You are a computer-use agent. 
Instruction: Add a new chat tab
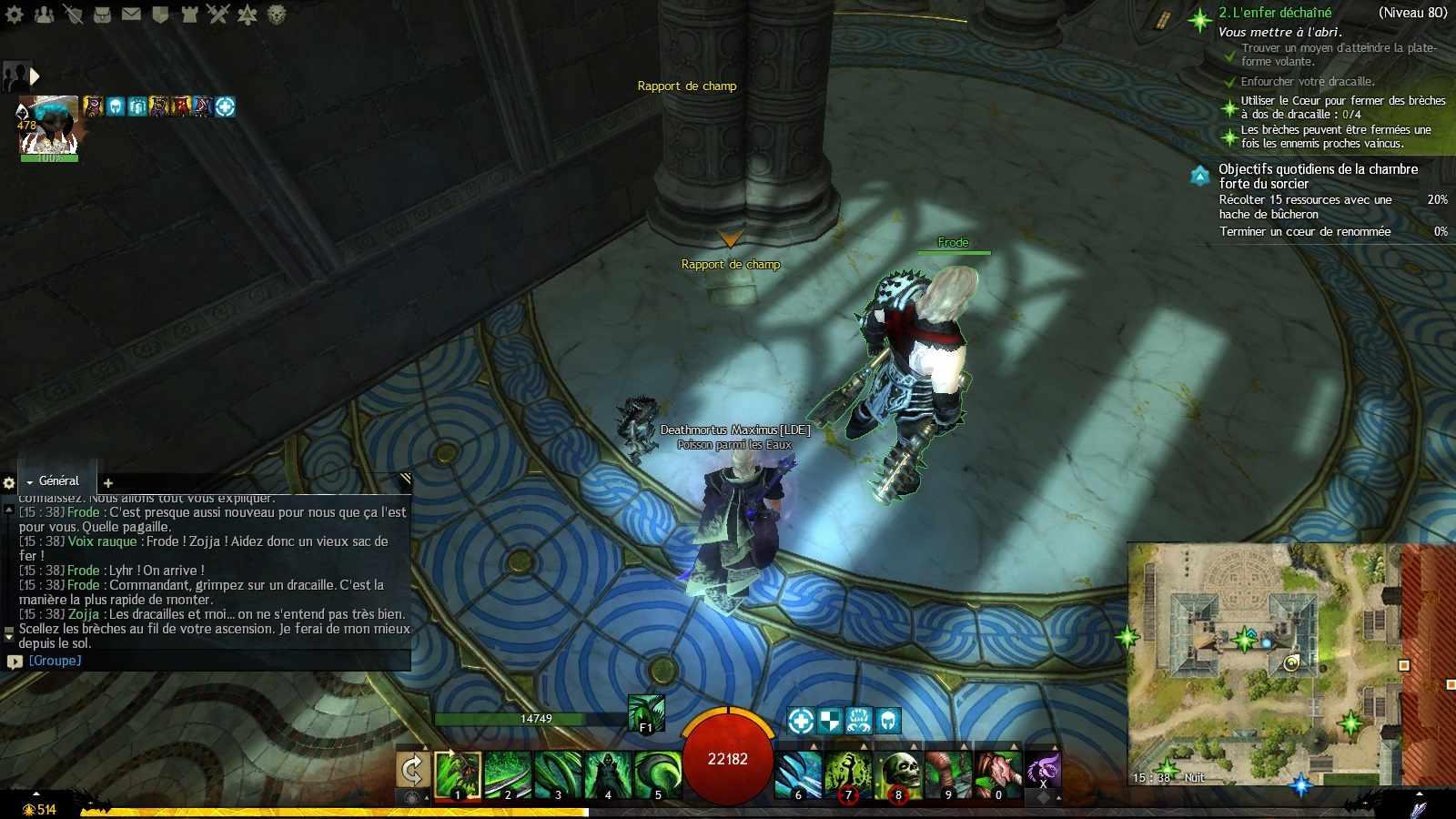coord(108,483)
